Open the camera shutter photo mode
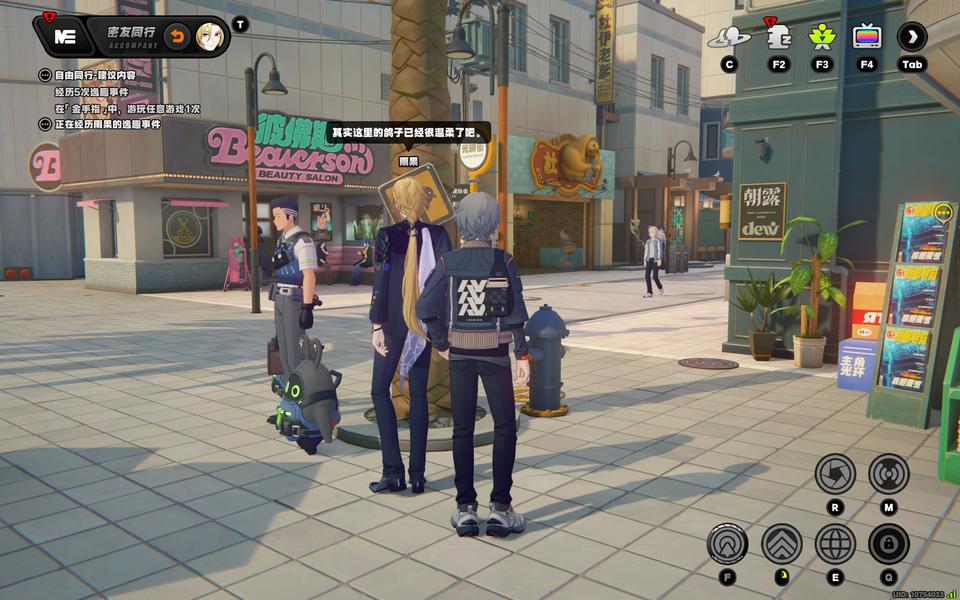This screenshot has height=600, width=960. (x=835, y=473)
